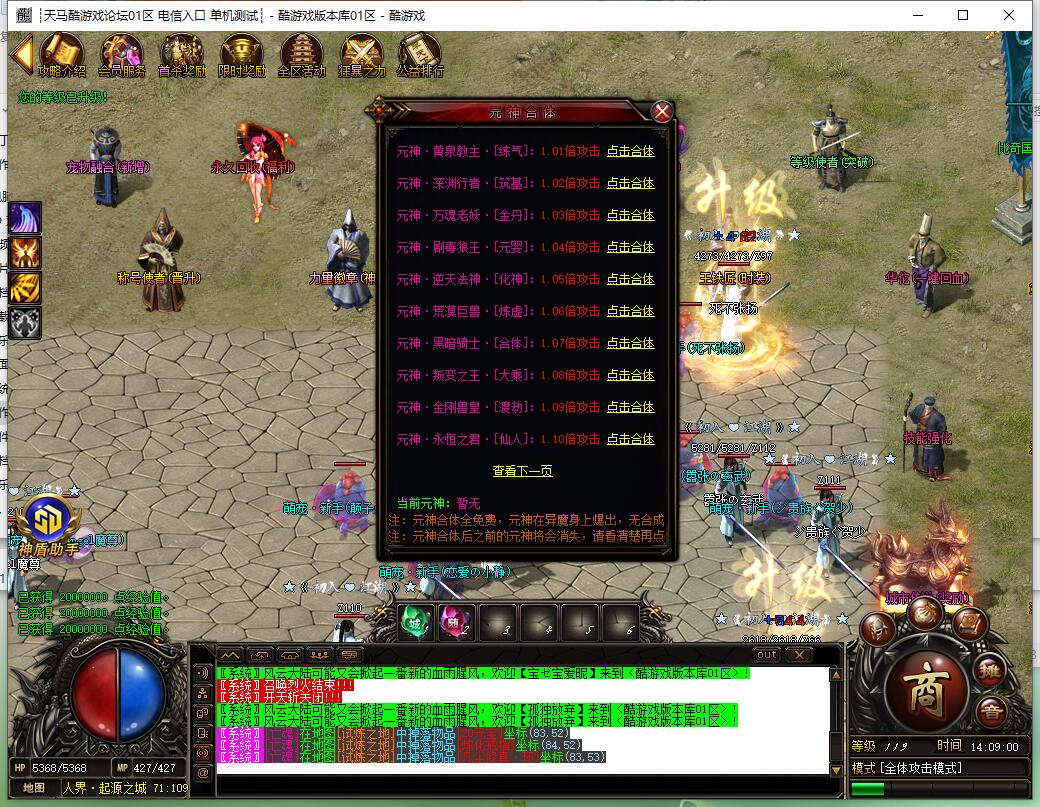Screen dimensions: 1040x807
Task: Open the stall with the 摊 button
Action: [990, 669]
